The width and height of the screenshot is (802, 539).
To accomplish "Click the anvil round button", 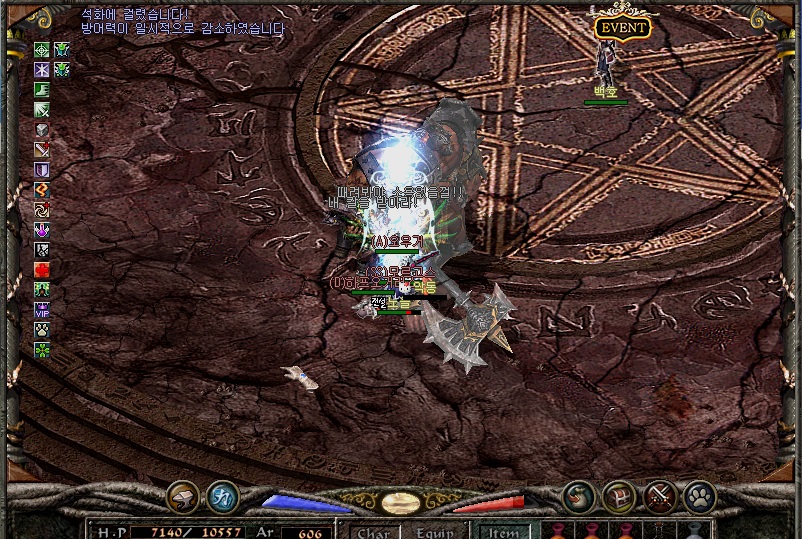I will click(182, 496).
